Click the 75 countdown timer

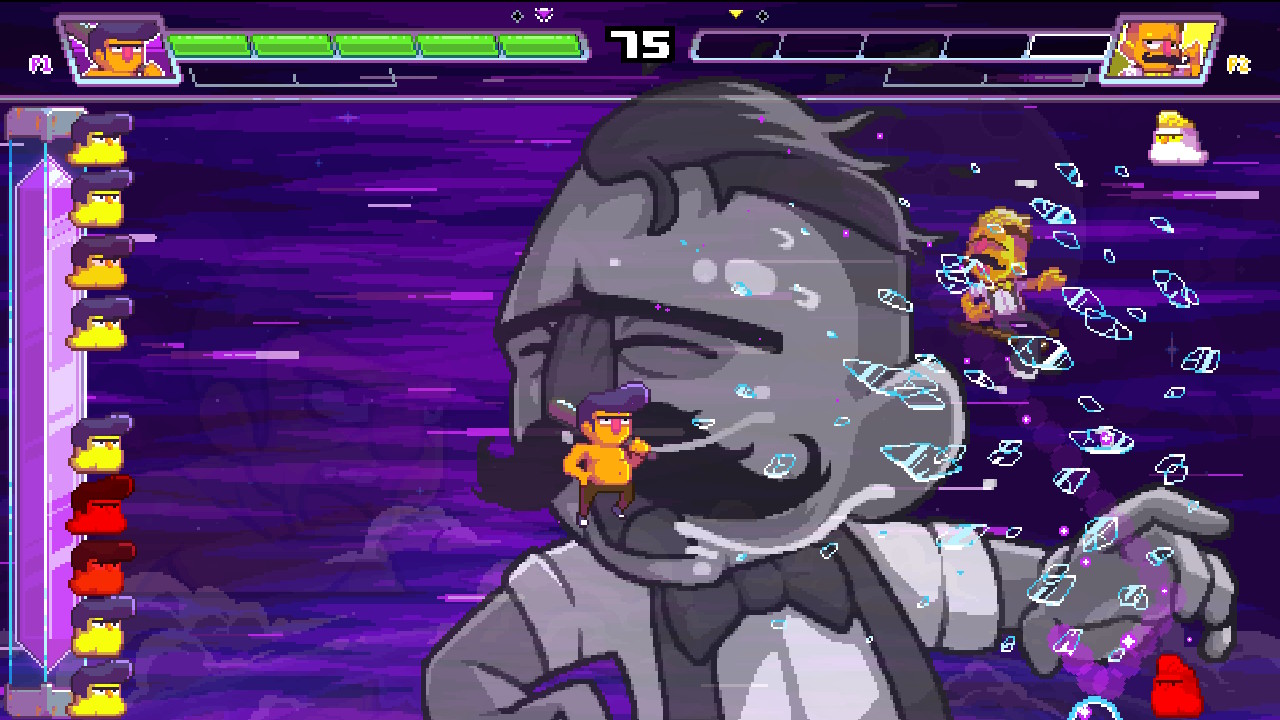click(640, 44)
